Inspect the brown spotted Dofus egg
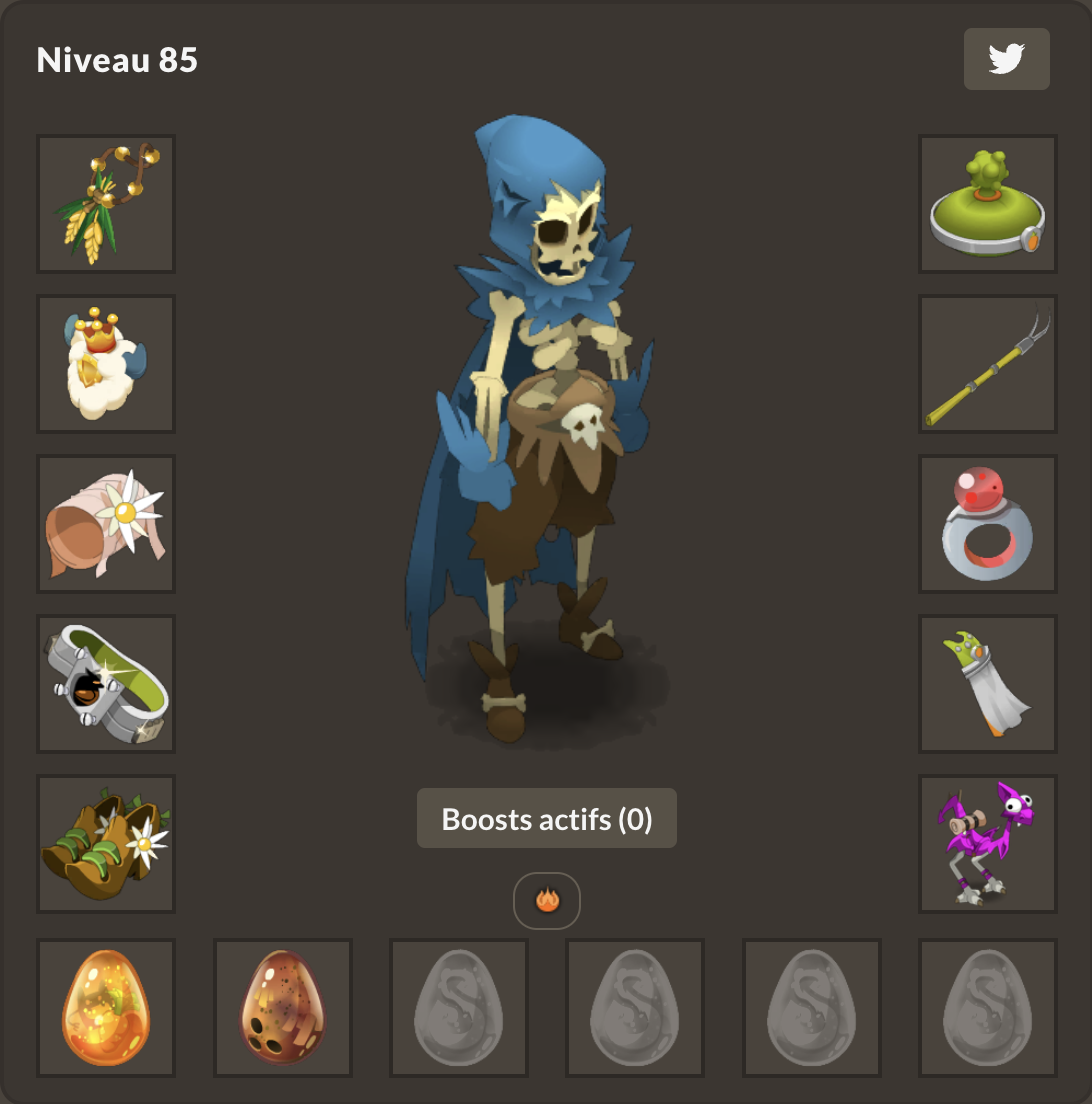Viewport: 1092px width, 1104px height. coord(283,1008)
